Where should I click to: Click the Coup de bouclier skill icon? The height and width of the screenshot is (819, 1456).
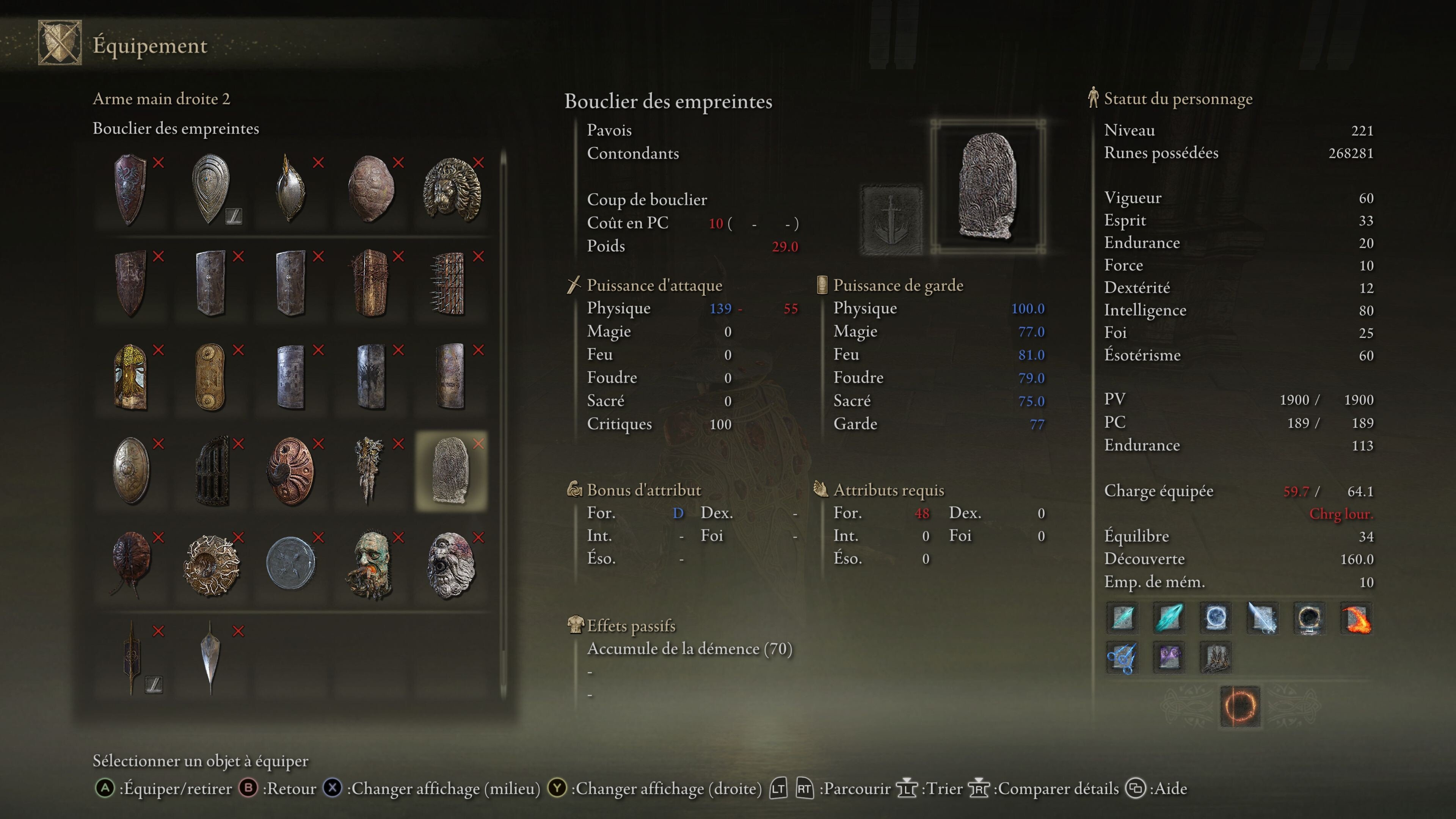(x=891, y=219)
